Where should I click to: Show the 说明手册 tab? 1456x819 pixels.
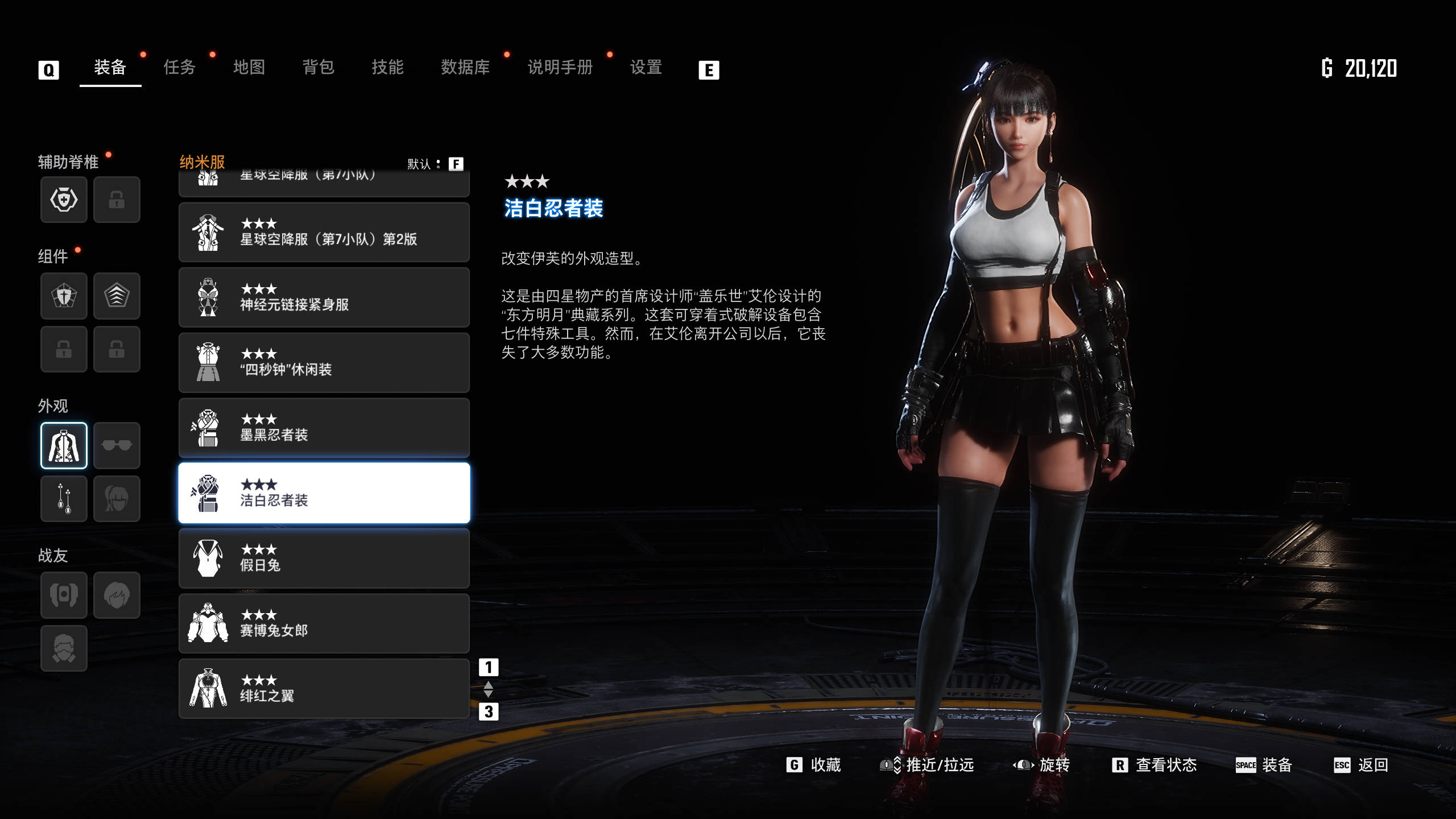click(x=560, y=67)
